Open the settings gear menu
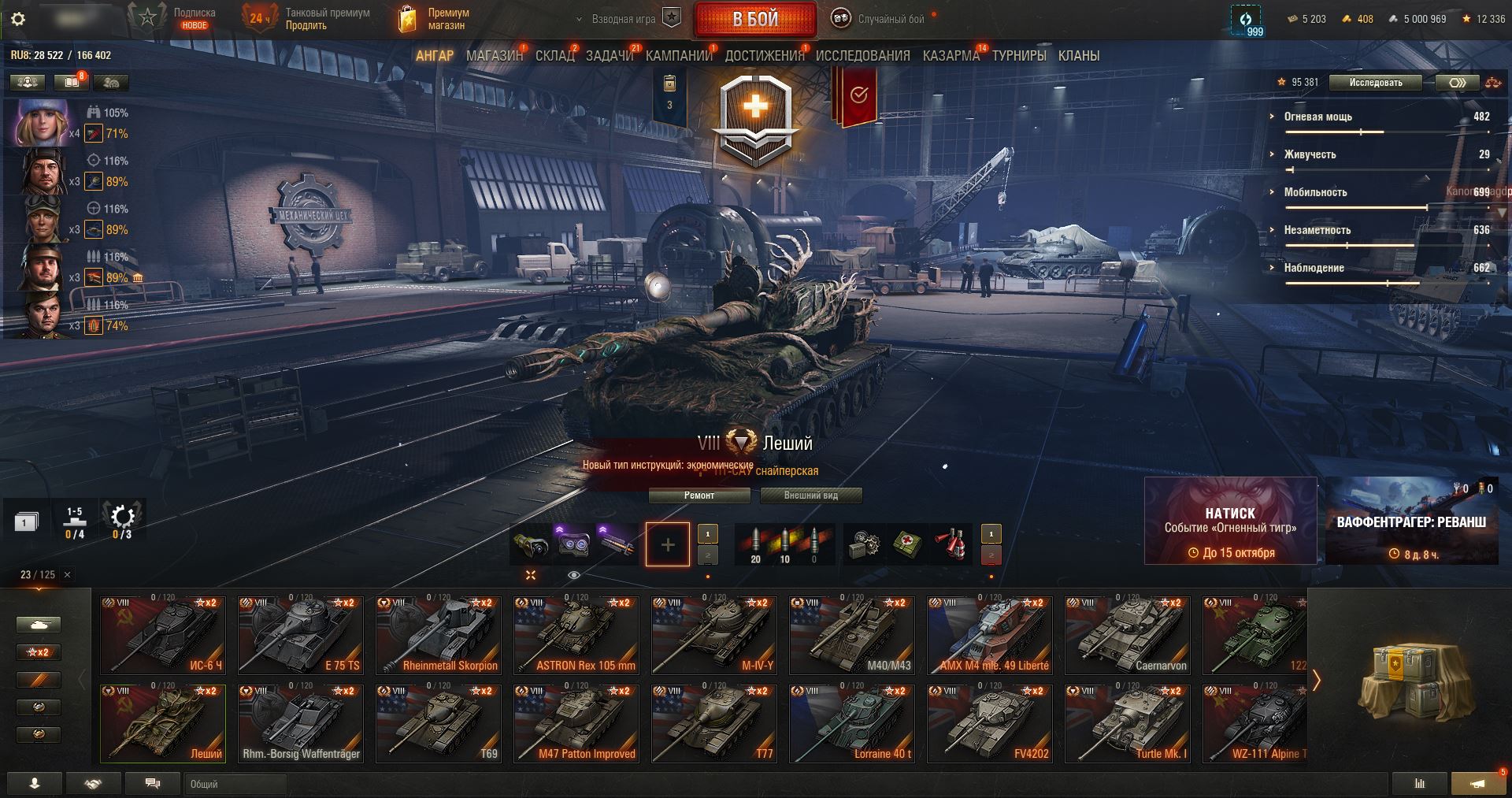1512x798 pixels. click(18, 19)
